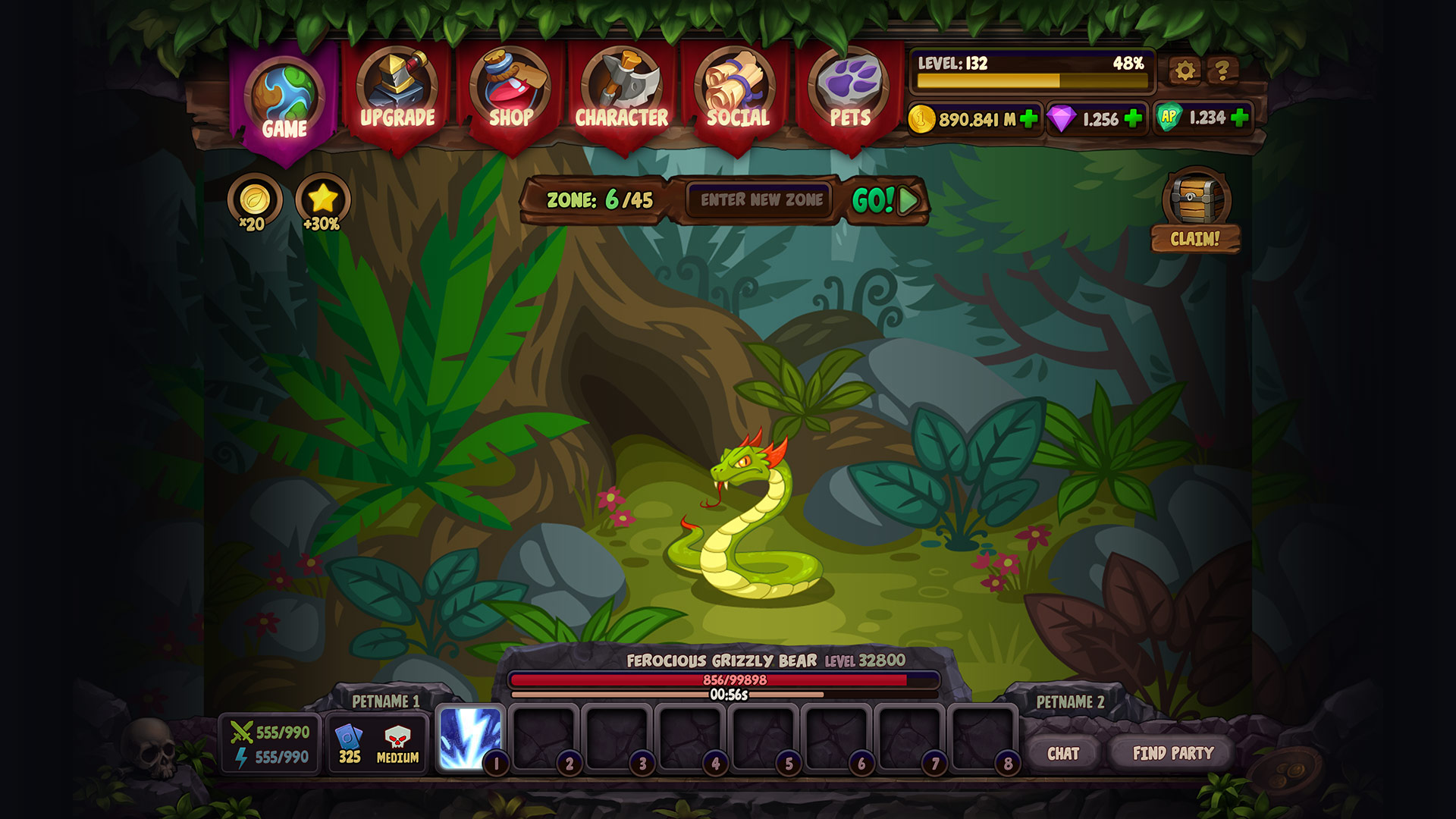Viewport: 1456px width, 819px height.
Task: Add AP using the plus icon
Action: pos(1238,118)
